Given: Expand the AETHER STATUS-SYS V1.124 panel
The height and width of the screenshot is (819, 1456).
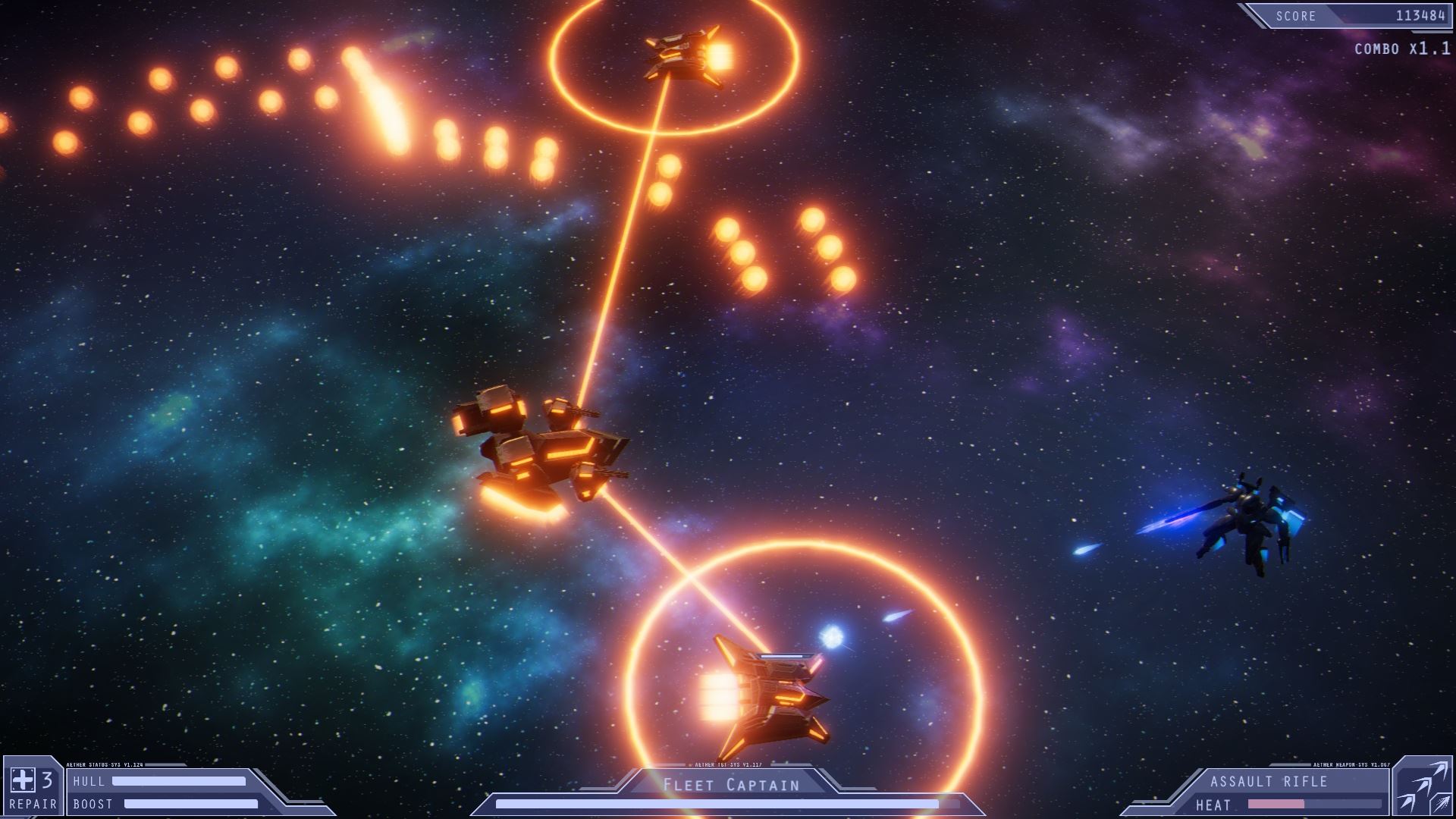Looking at the screenshot, I should point(106,764).
